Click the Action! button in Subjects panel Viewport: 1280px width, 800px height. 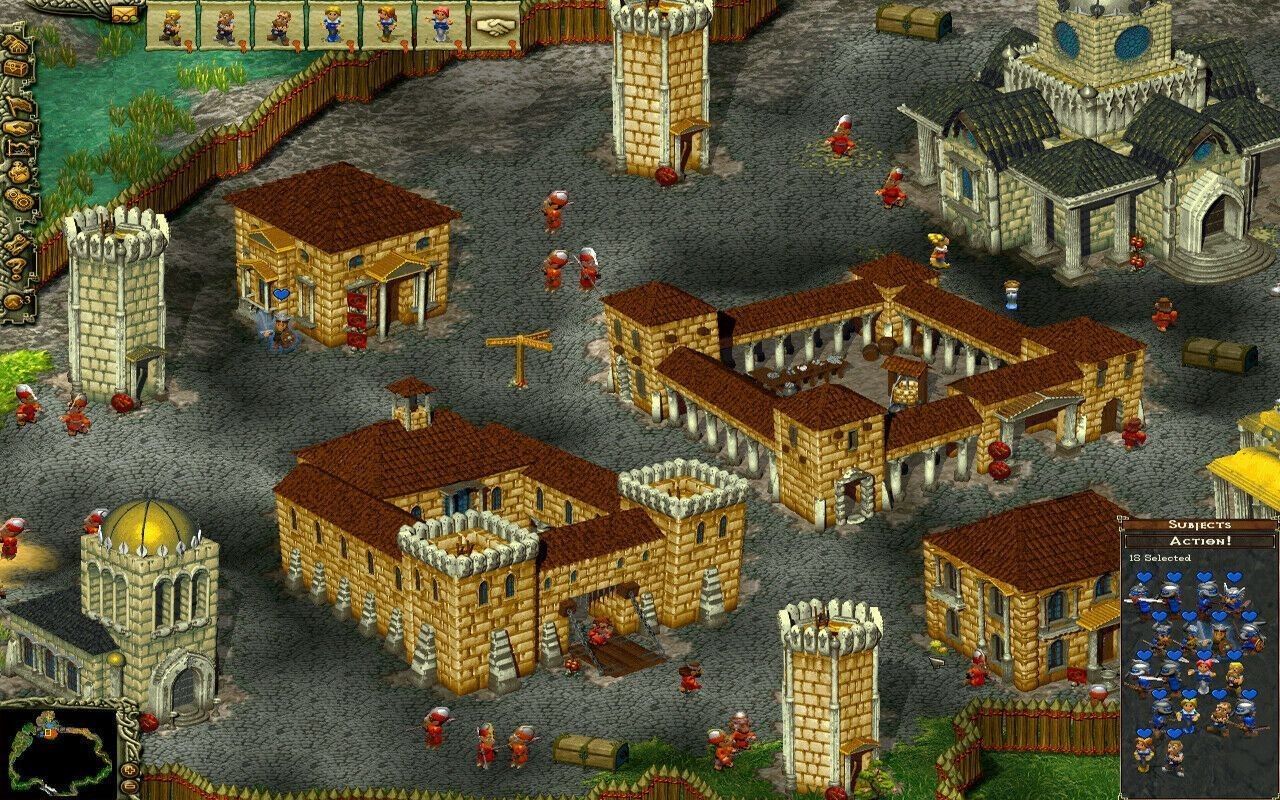pos(1199,541)
